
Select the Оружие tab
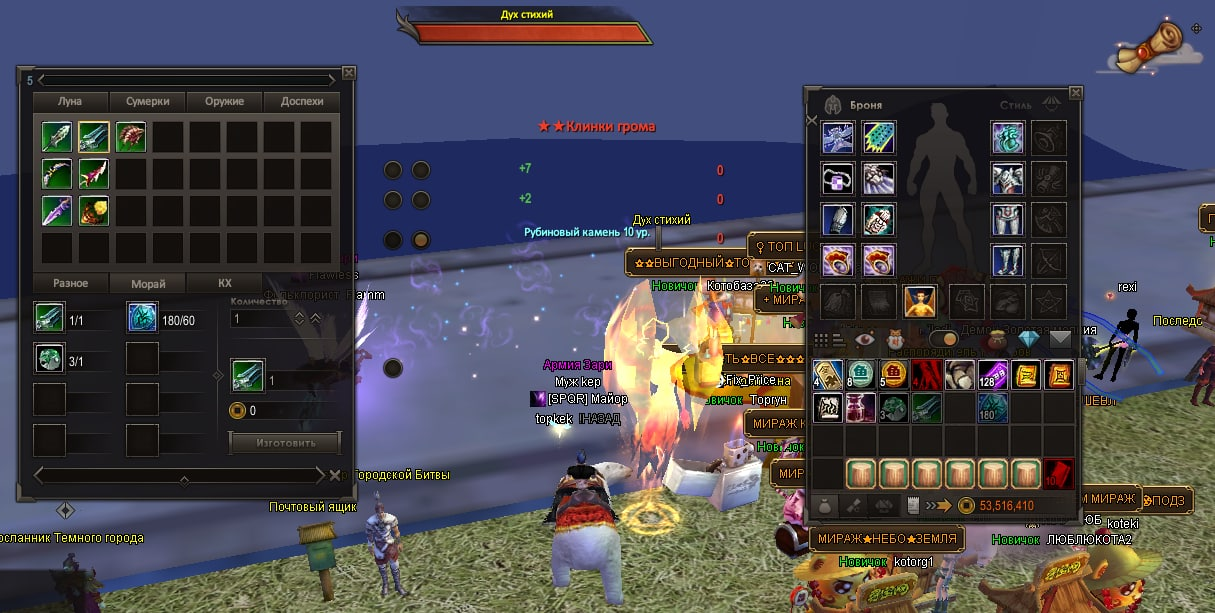tap(224, 101)
